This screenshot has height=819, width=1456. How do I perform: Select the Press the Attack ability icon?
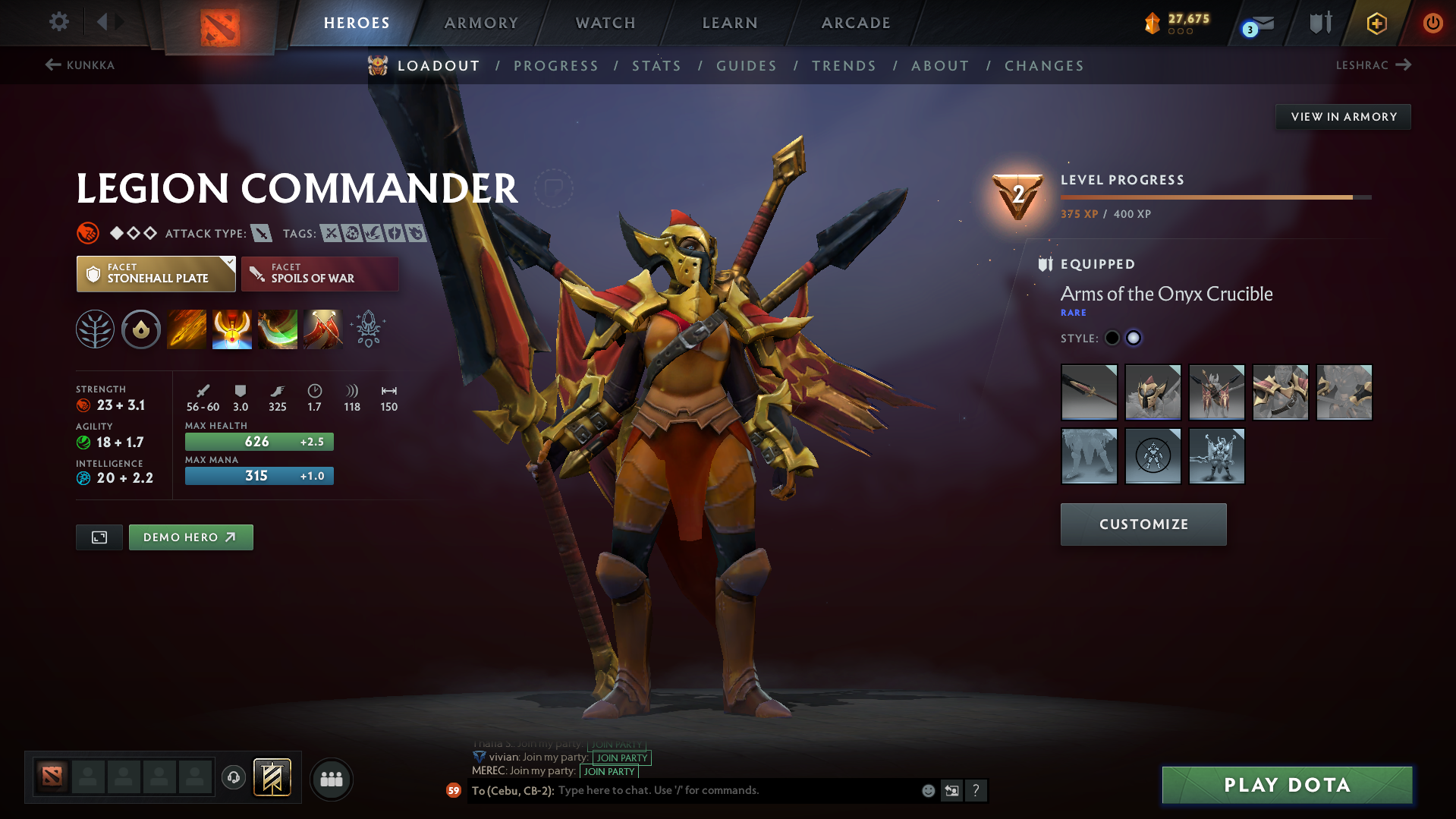[x=232, y=329]
